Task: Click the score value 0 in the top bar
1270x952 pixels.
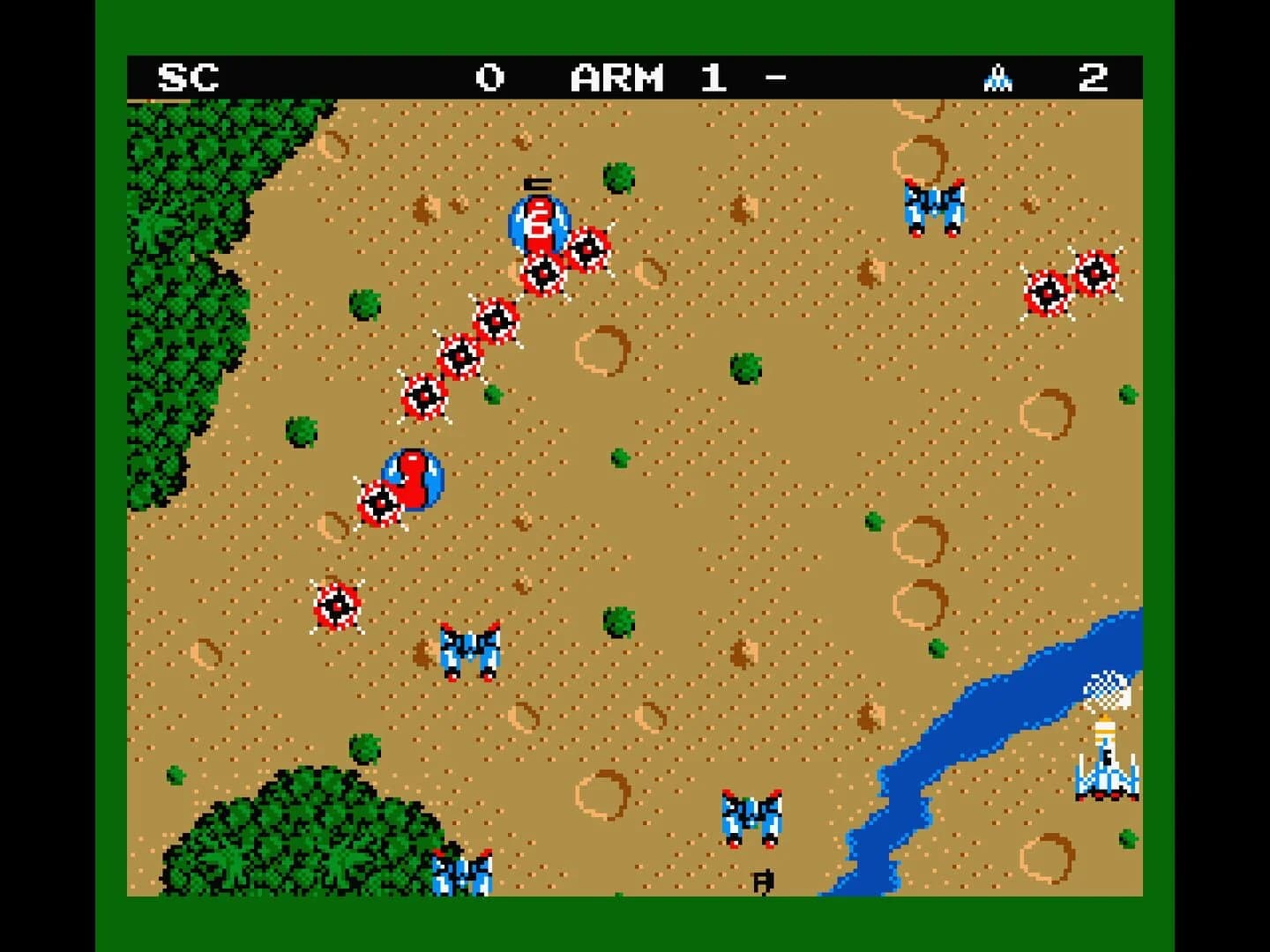Action: 491,78
